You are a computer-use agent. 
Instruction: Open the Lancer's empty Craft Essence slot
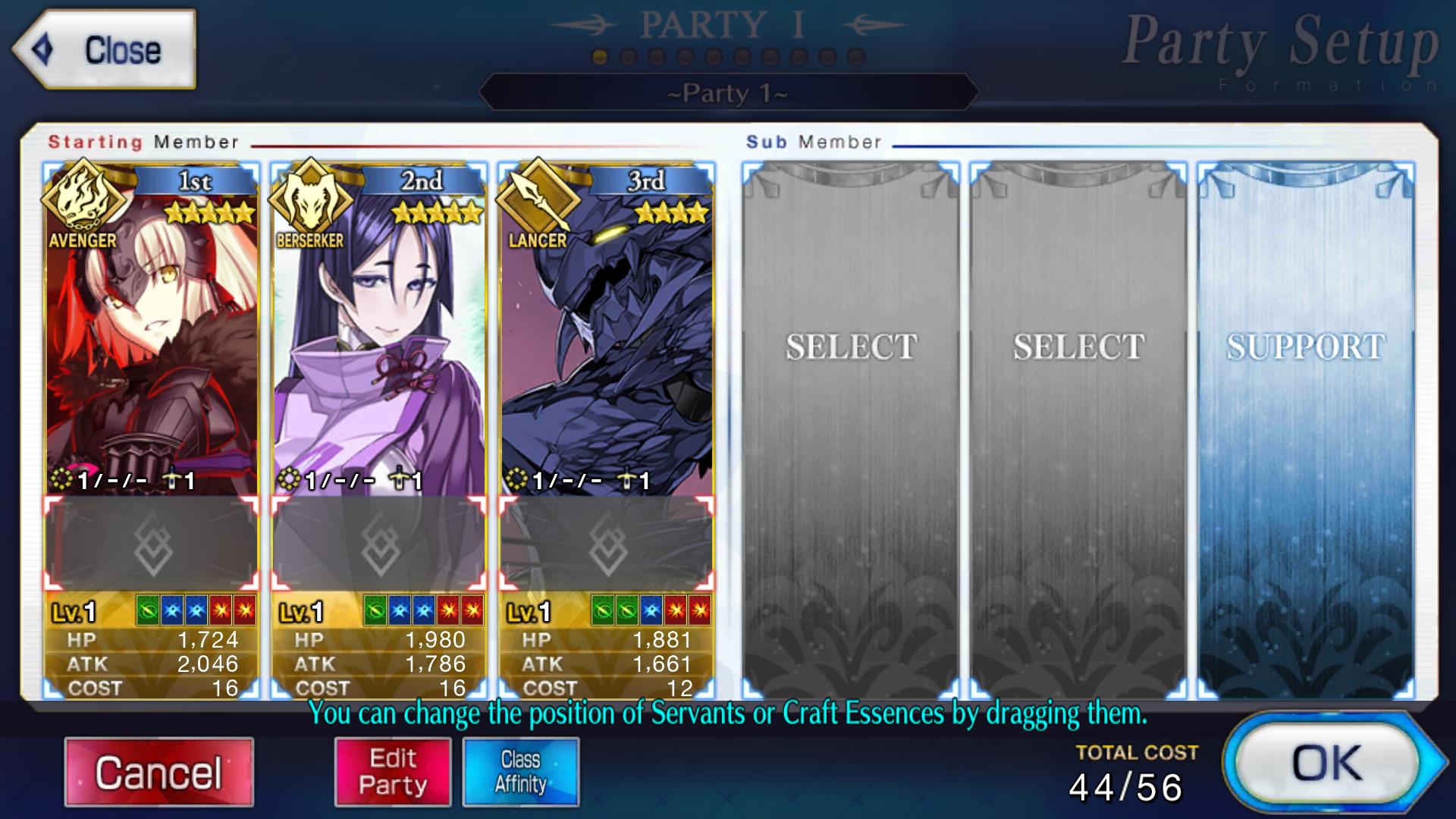(607, 544)
